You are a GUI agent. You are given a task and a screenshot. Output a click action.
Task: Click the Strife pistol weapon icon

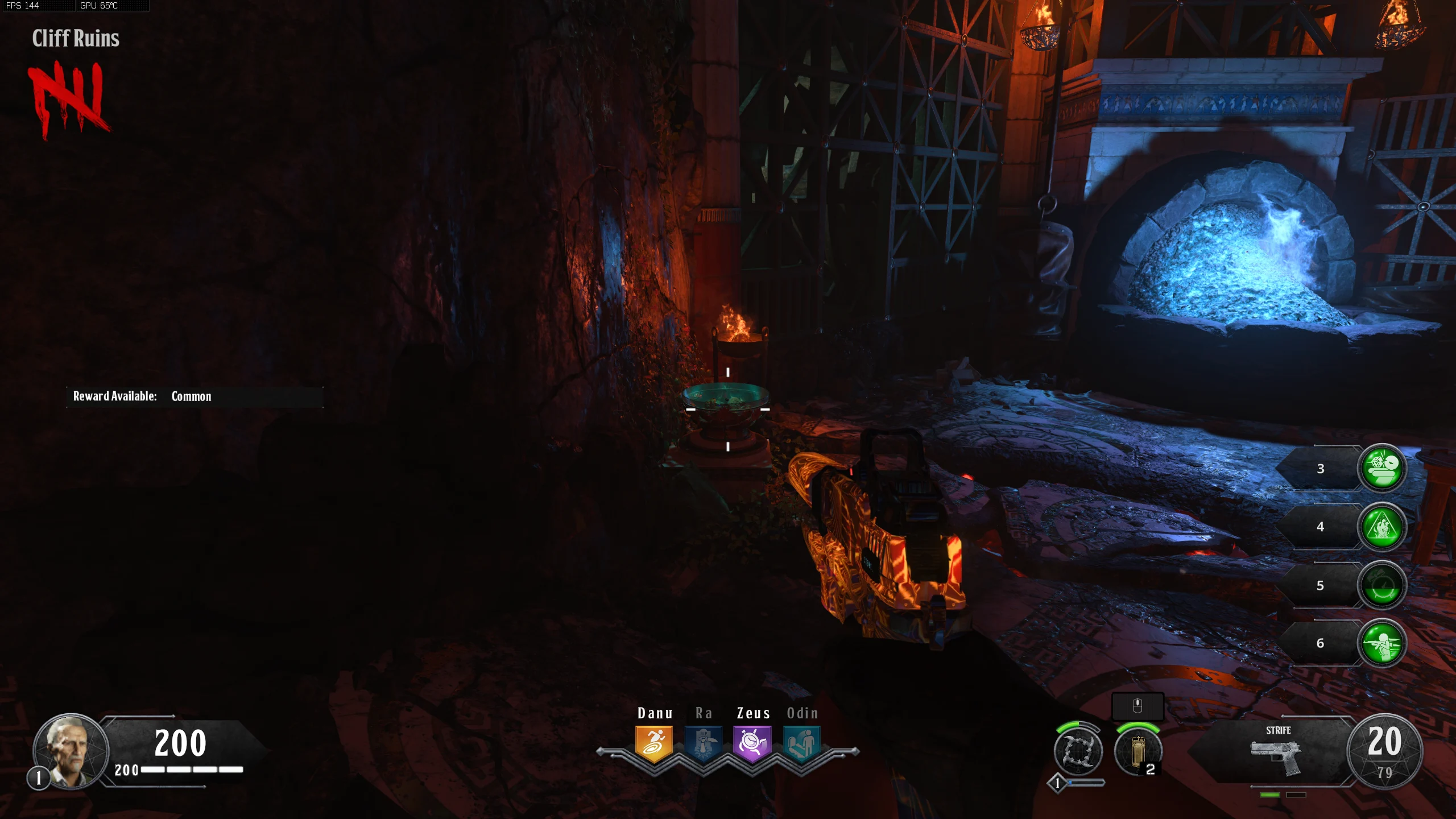point(1276,756)
